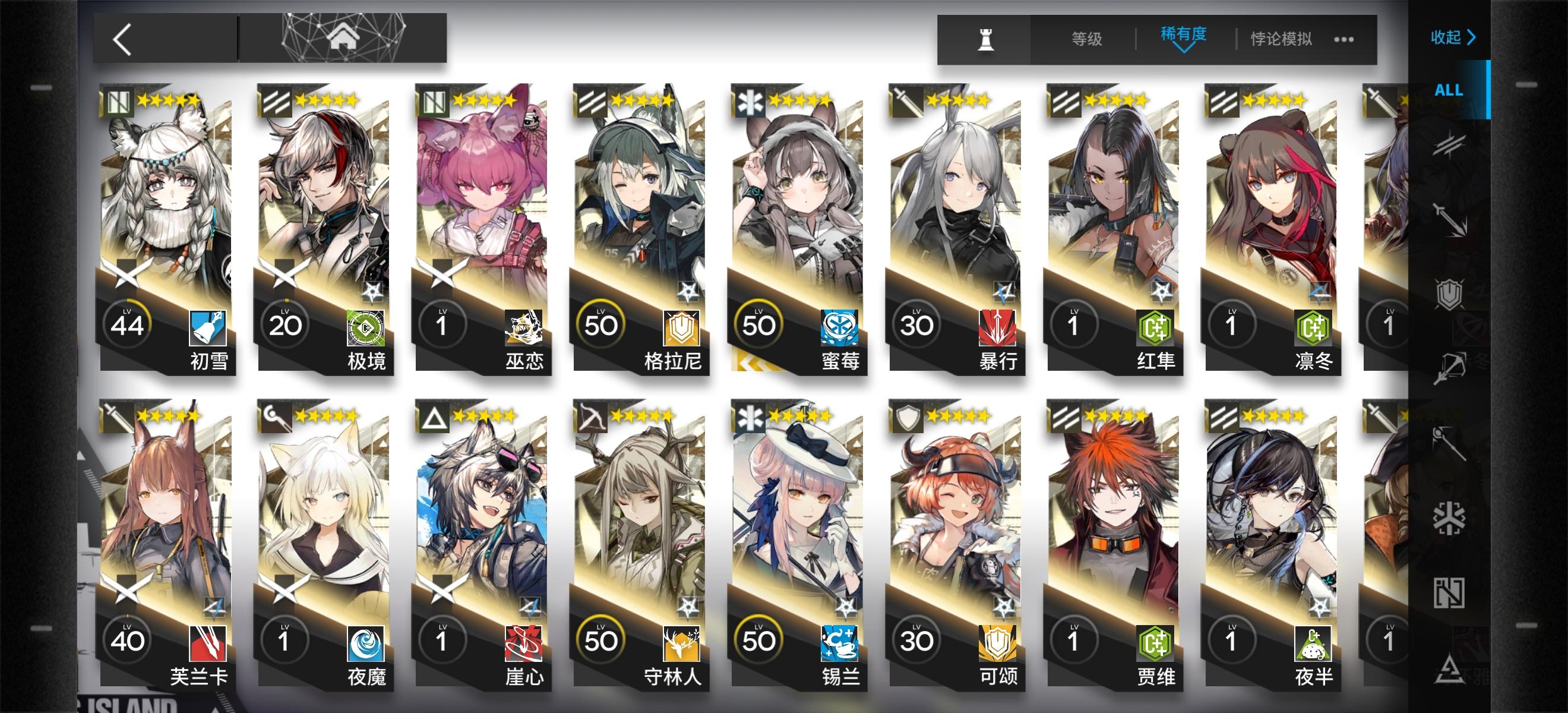Open the 悖论模拟 menu item
This screenshot has width=1568, height=713.
[1280, 39]
